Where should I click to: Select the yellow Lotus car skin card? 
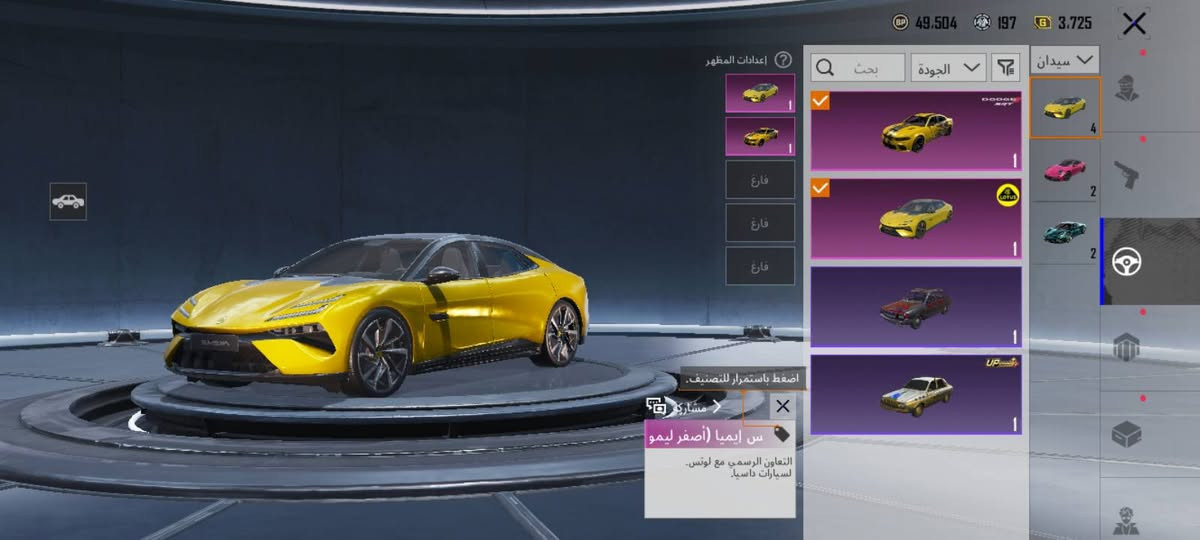[915, 219]
